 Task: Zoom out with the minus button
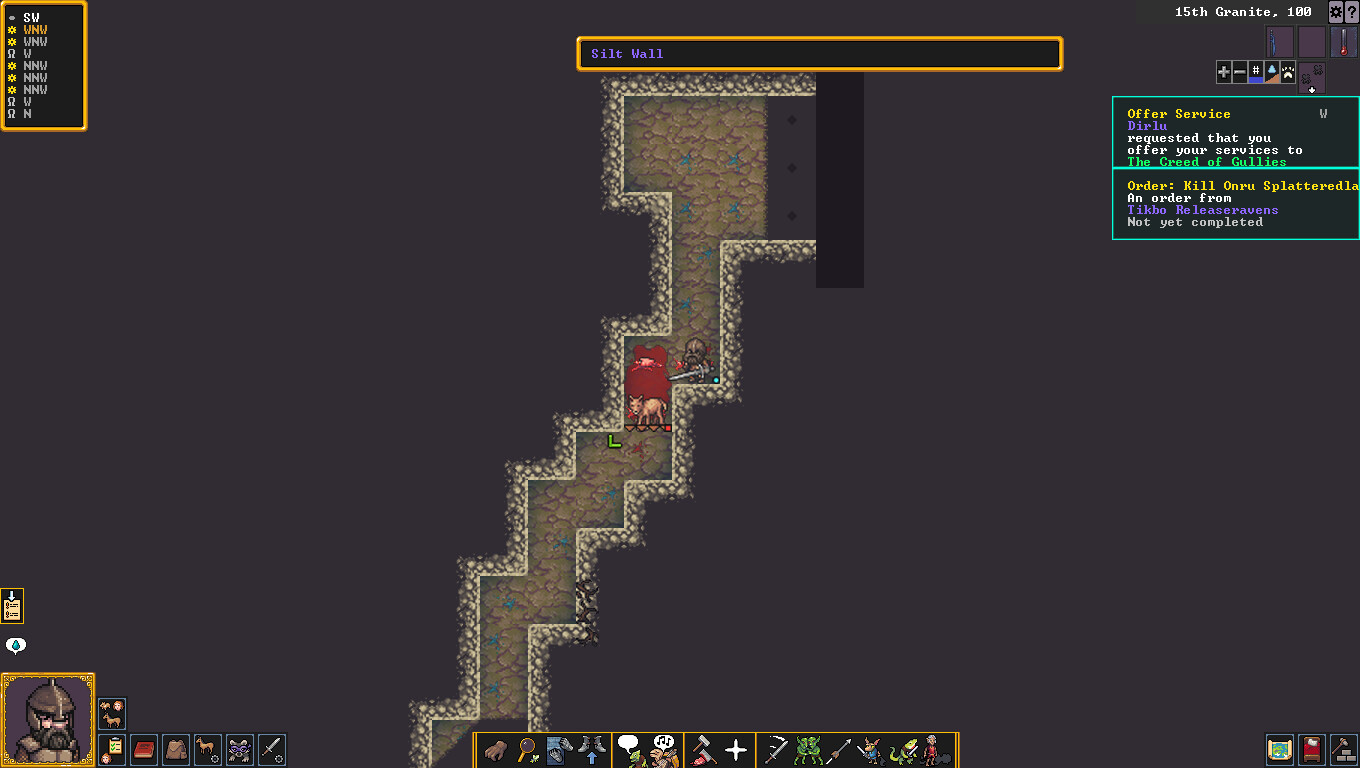pyautogui.click(x=1240, y=72)
